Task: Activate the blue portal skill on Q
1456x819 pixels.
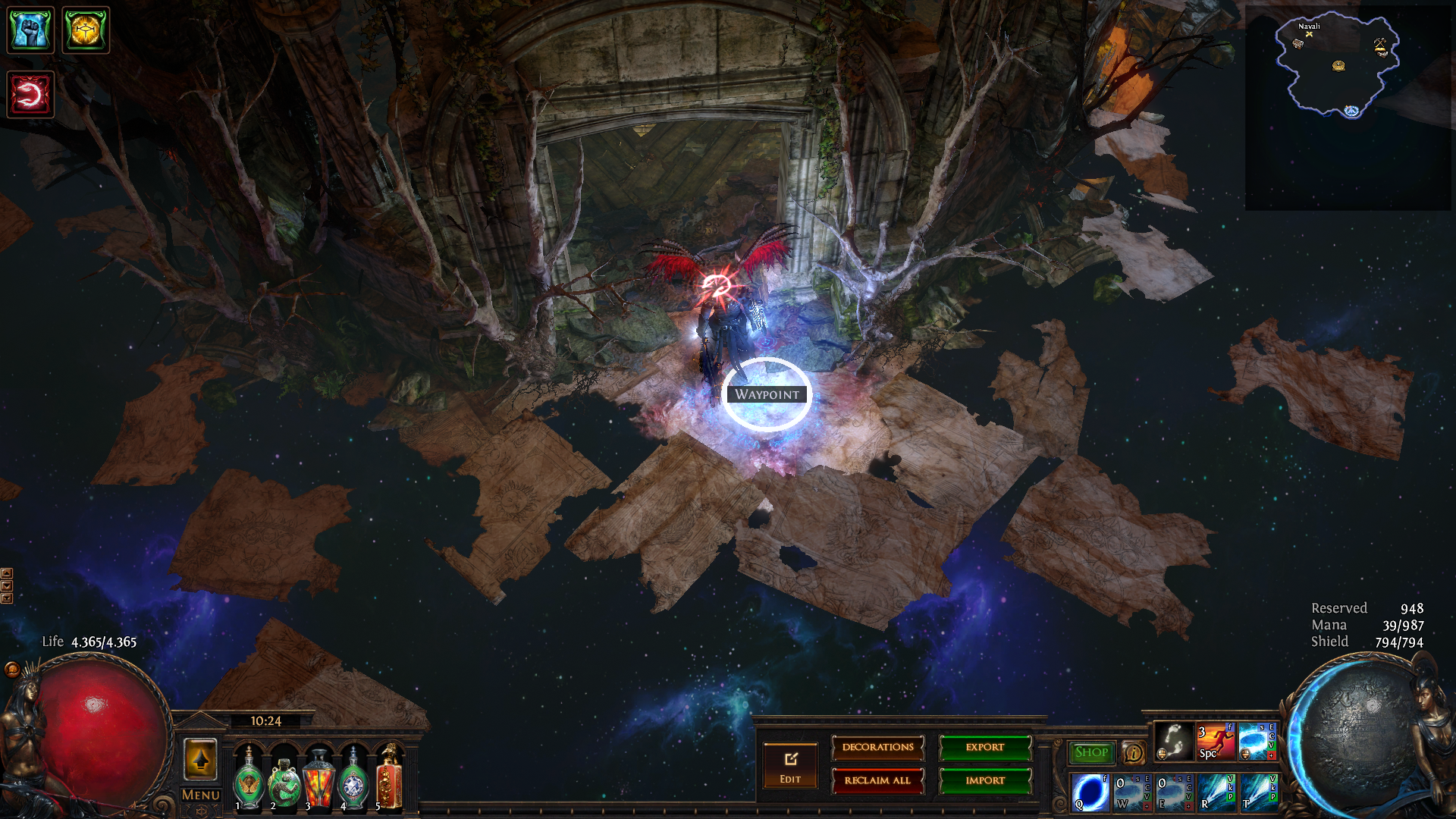Action: point(1090,792)
